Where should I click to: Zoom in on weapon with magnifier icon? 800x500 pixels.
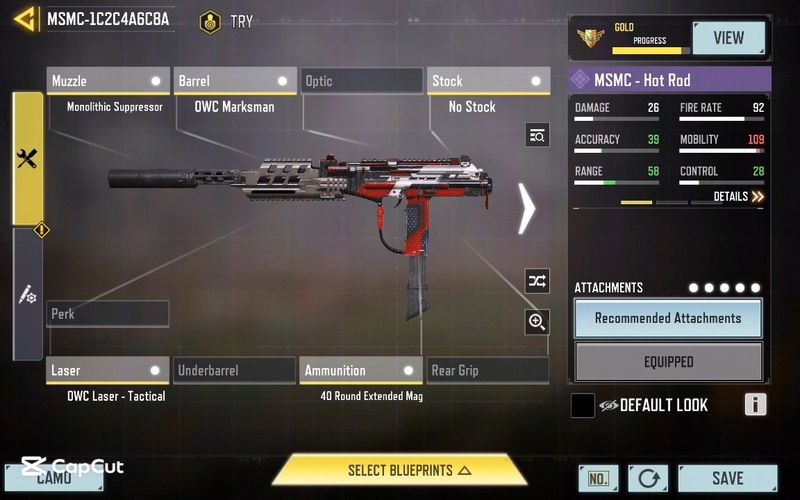point(537,322)
